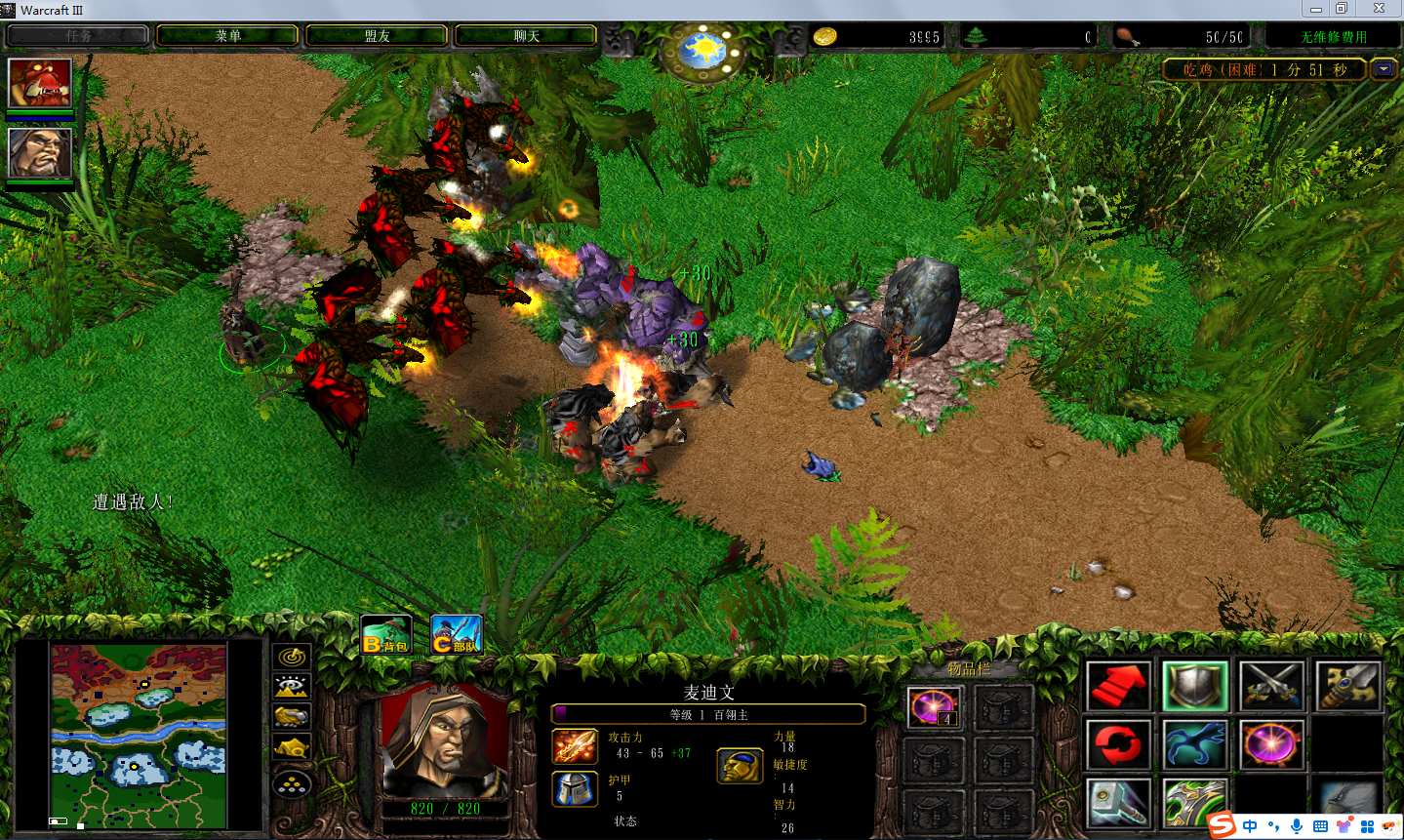
Task: Toggle the minimap terrain eye button
Action: [292, 688]
